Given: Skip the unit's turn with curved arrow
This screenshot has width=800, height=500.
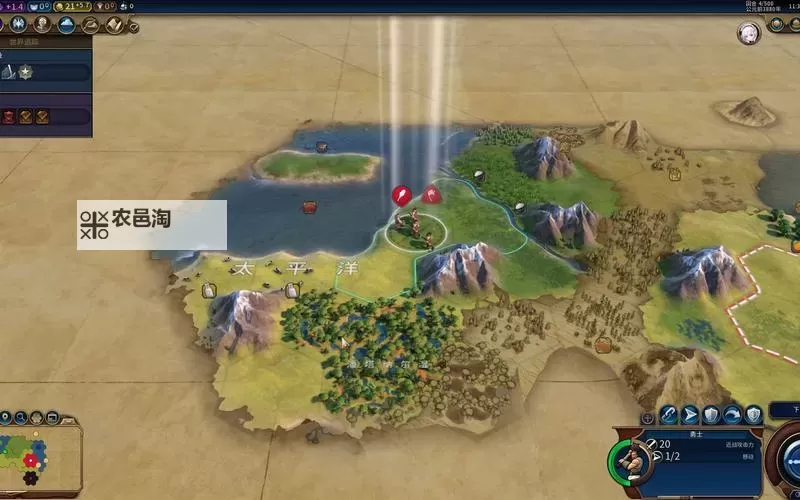Looking at the screenshot, I should pos(733,414).
